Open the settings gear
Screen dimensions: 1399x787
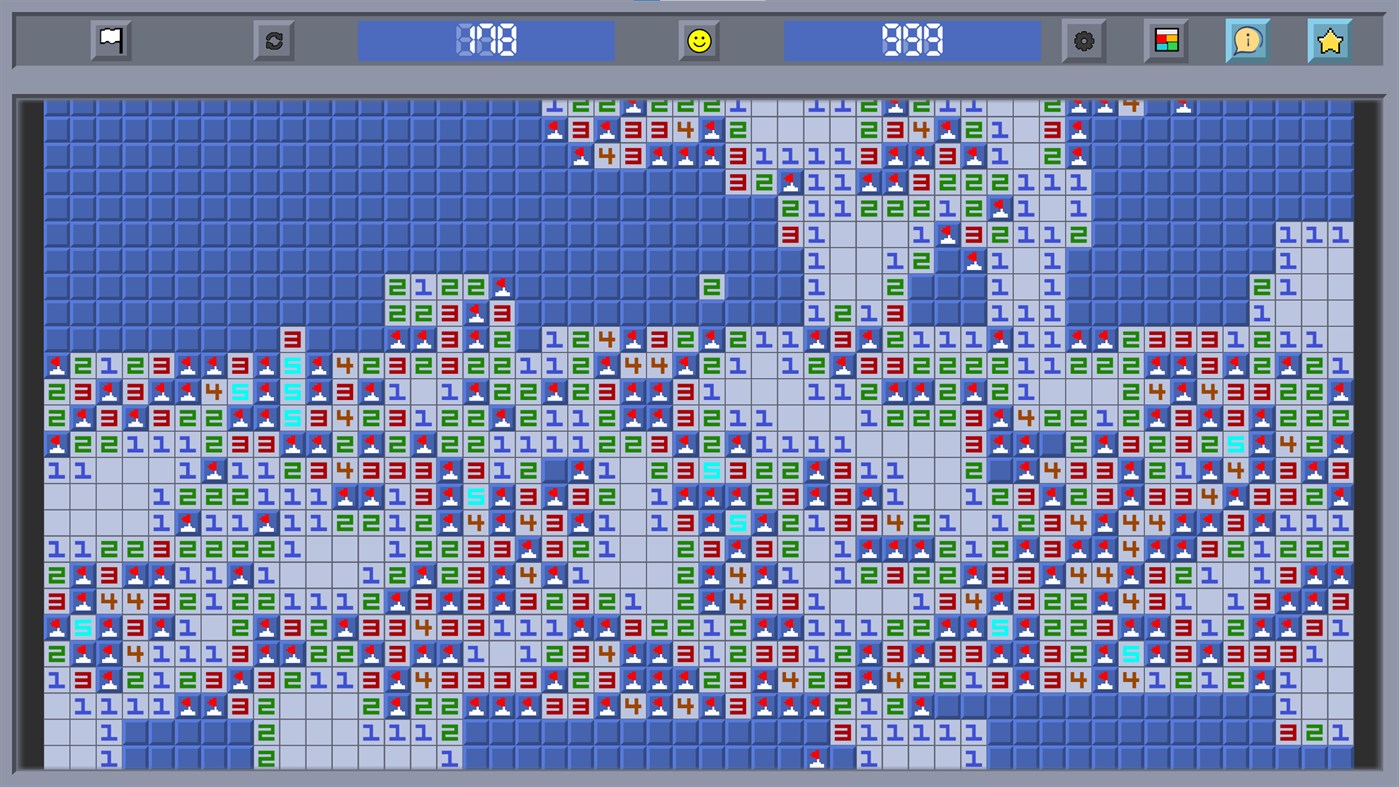(x=1084, y=41)
